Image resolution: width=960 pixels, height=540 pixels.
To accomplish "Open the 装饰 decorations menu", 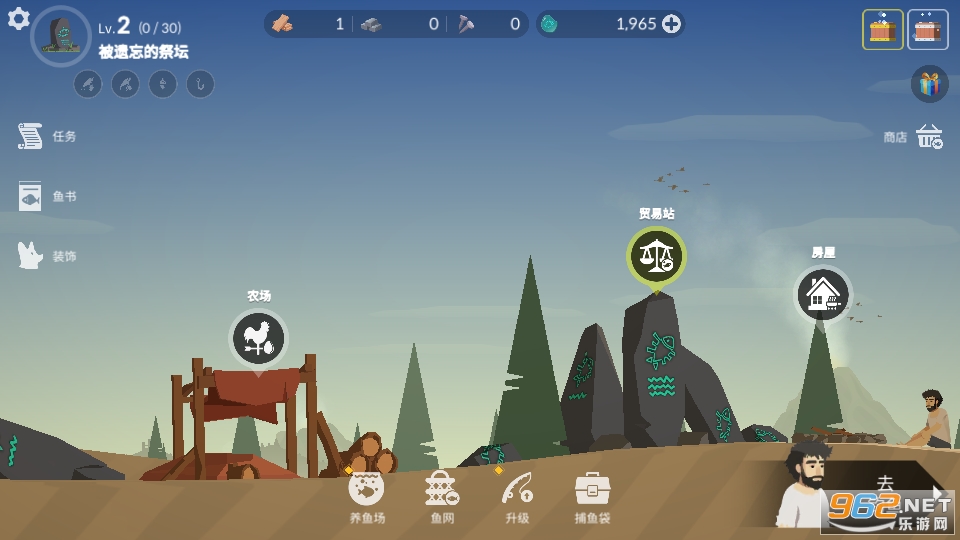I will [x=31, y=256].
